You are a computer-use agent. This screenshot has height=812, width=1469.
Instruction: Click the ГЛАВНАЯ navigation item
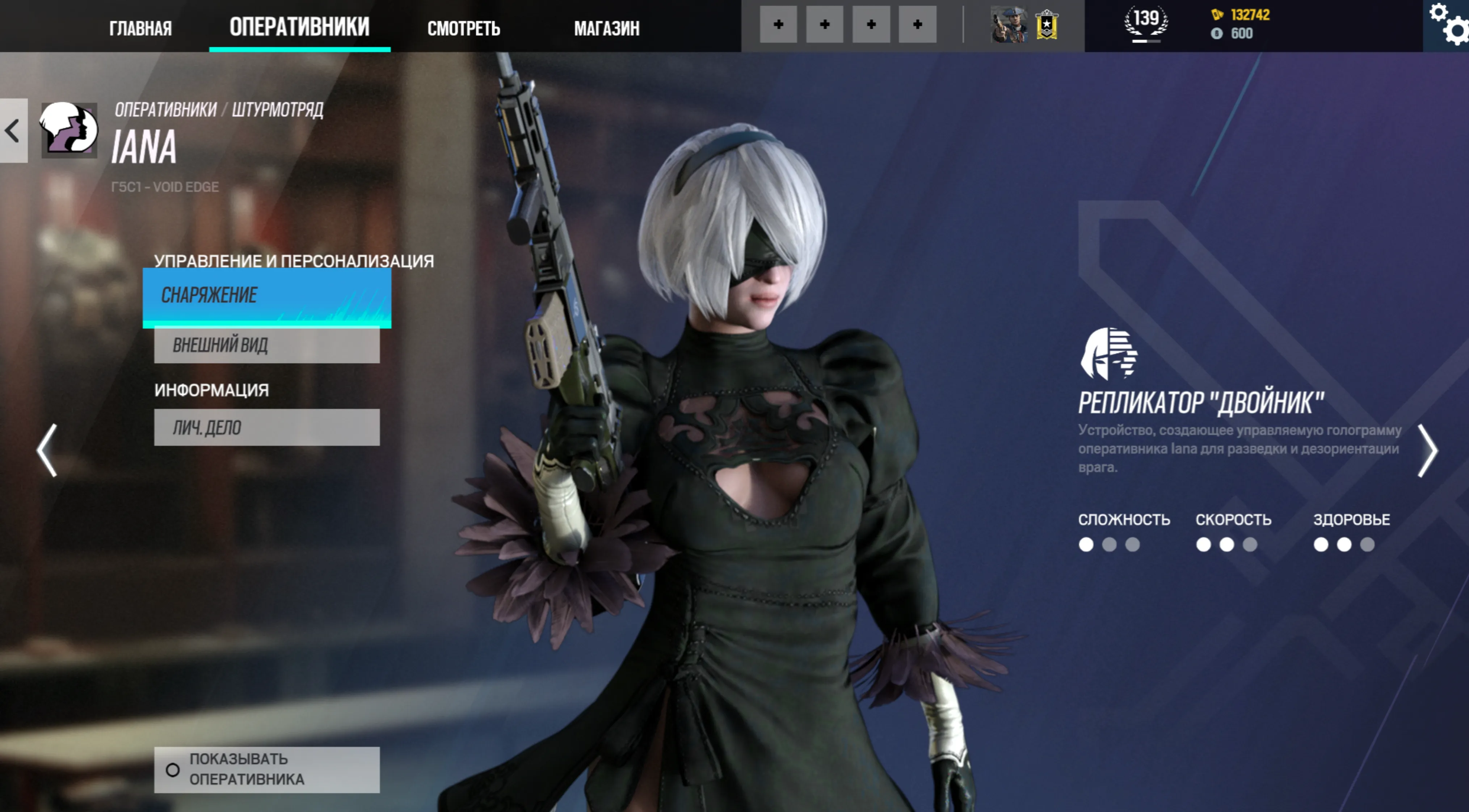141,28
